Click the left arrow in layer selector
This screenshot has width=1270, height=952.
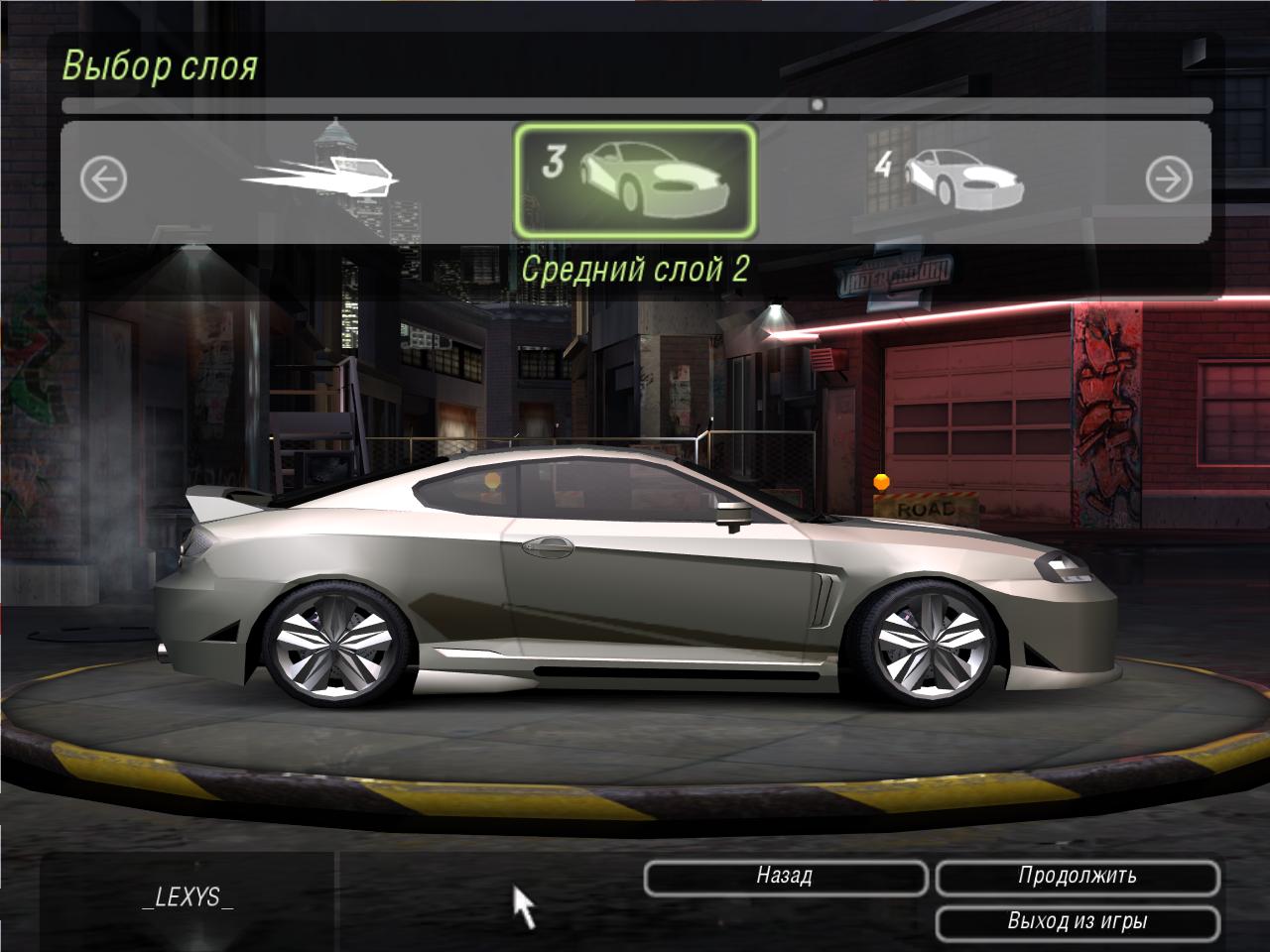click(104, 180)
